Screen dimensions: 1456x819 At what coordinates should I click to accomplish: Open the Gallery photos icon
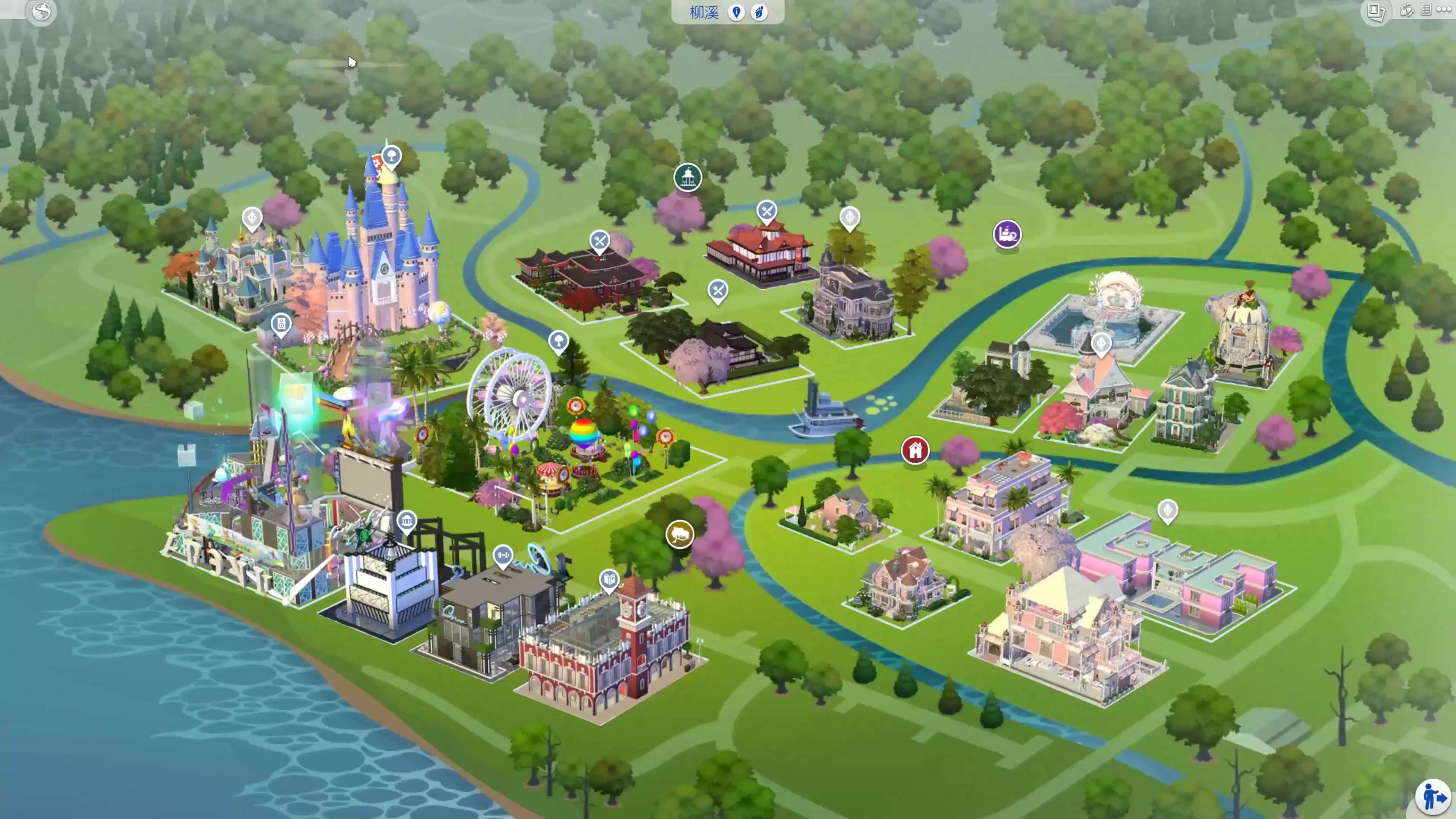pos(1375,11)
